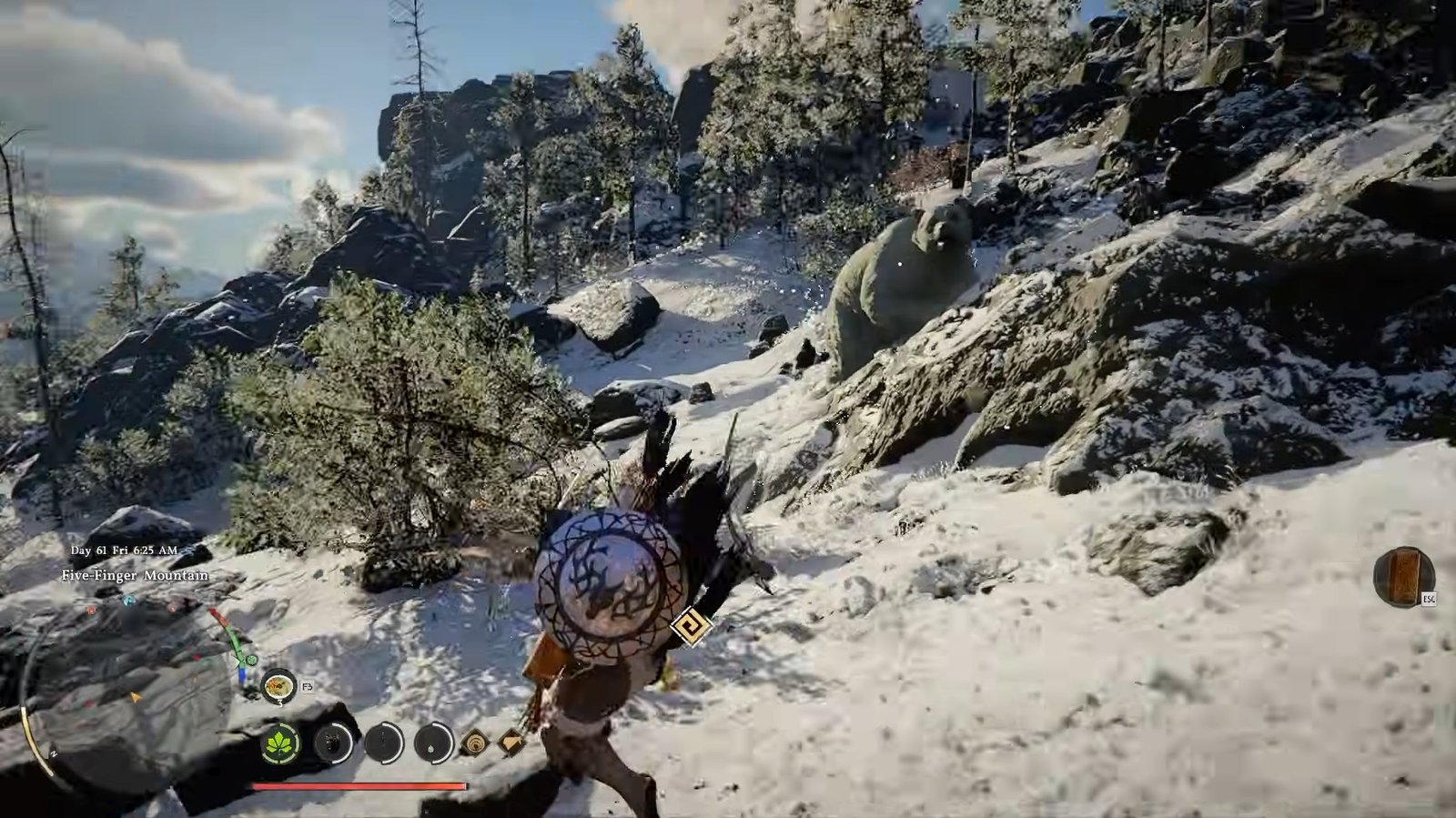The image size is (1456, 818).
Task: Click the water droplet gauge icon
Action: coord(434,743)
